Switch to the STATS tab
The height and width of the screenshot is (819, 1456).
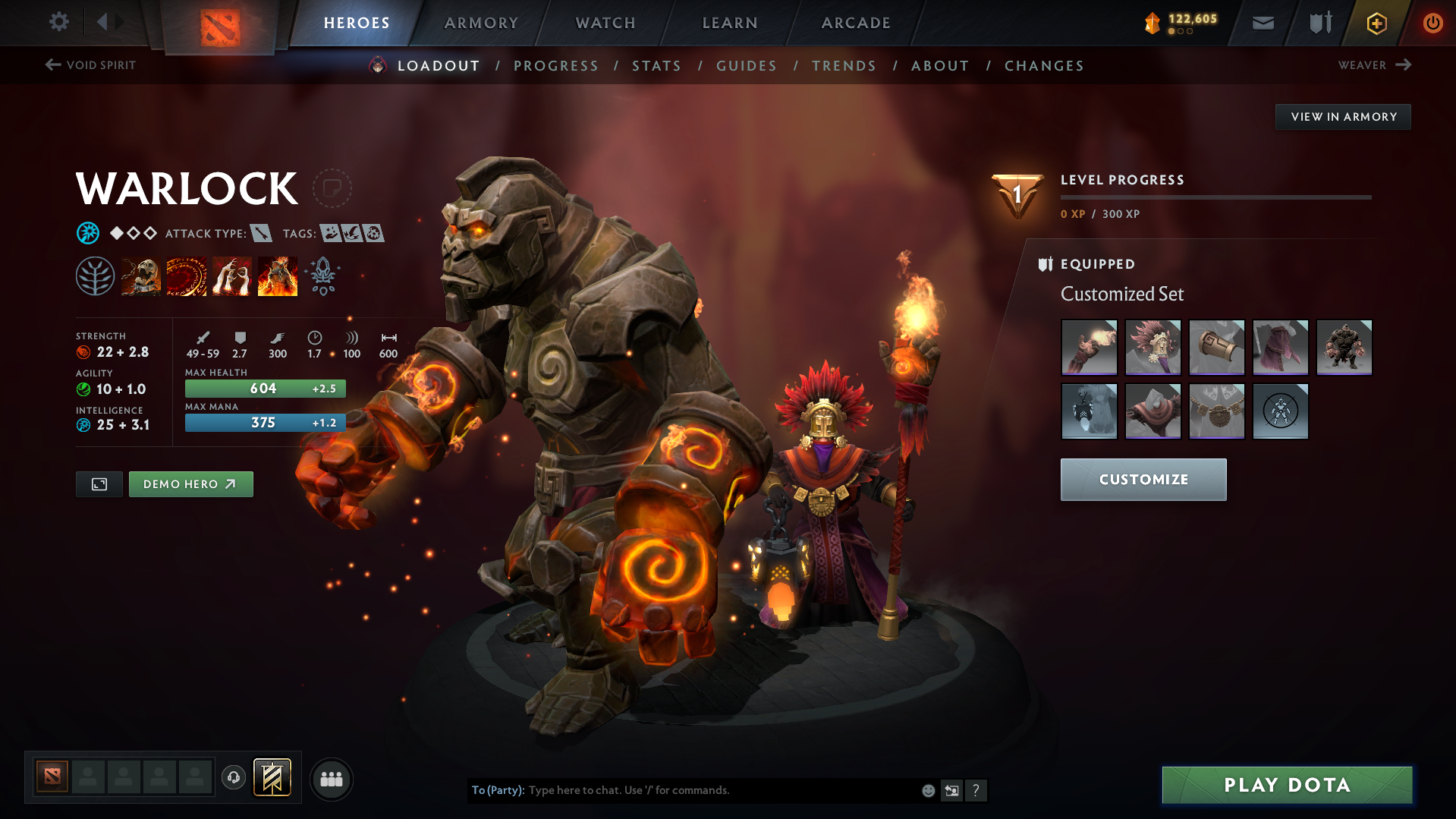tap(656, 66)
